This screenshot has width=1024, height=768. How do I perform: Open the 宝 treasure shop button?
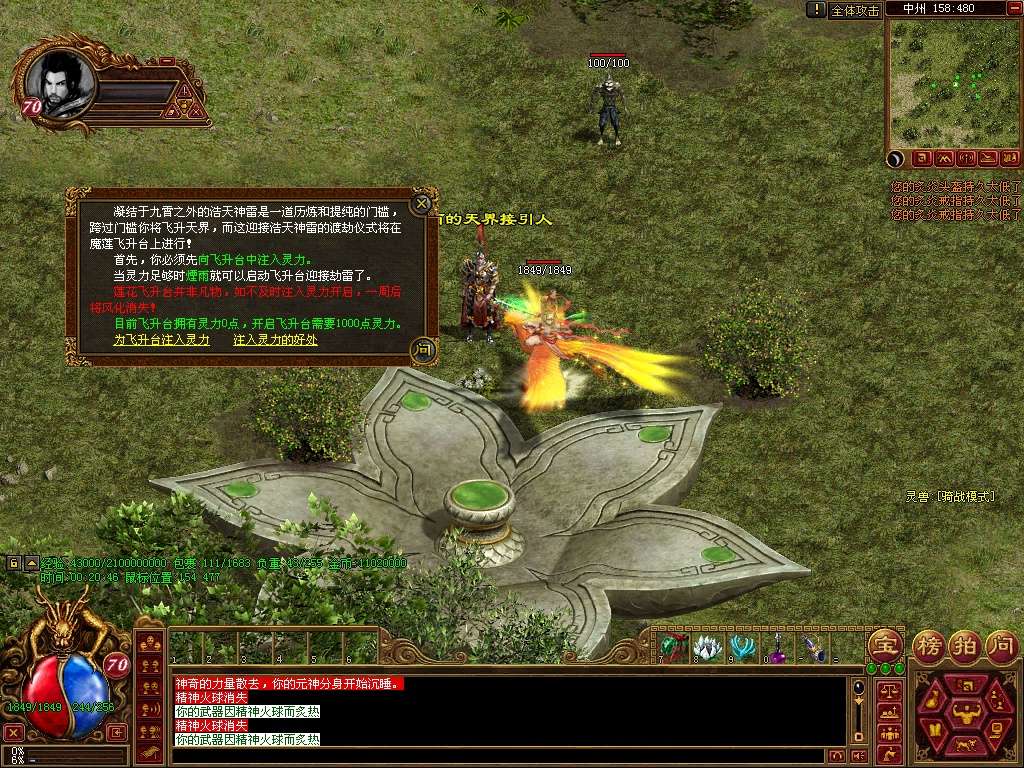point(885,644)
